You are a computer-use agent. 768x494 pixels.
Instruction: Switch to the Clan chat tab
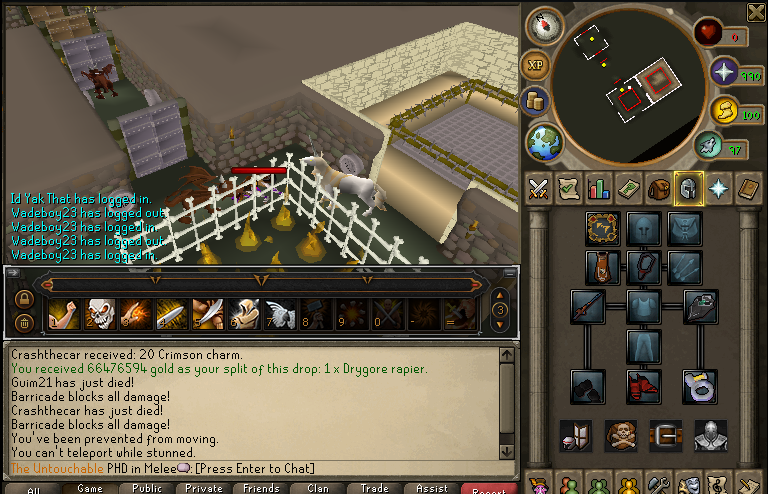pos(318,489)
